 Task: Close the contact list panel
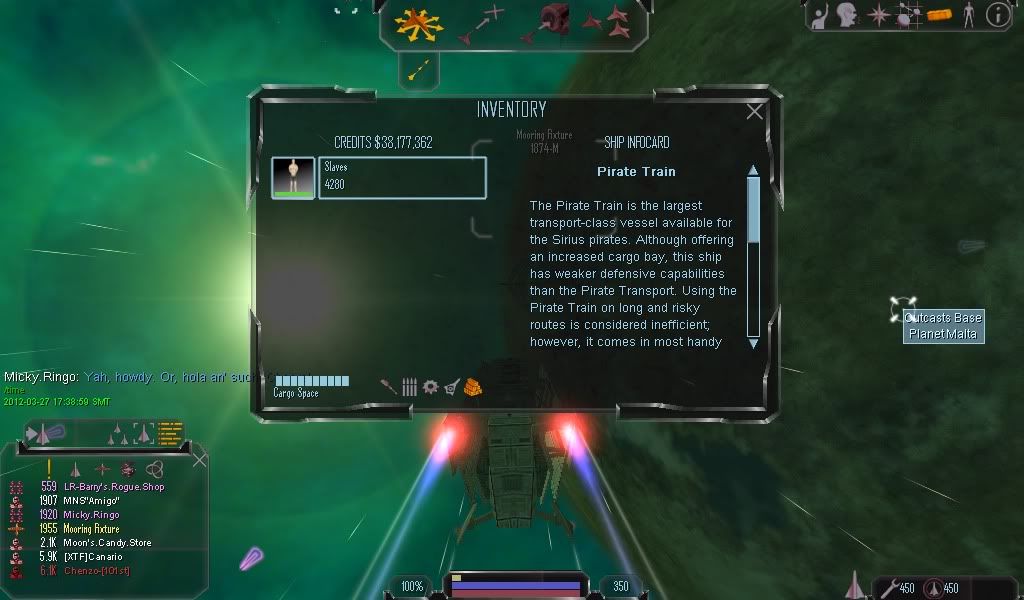pos(200,460)
